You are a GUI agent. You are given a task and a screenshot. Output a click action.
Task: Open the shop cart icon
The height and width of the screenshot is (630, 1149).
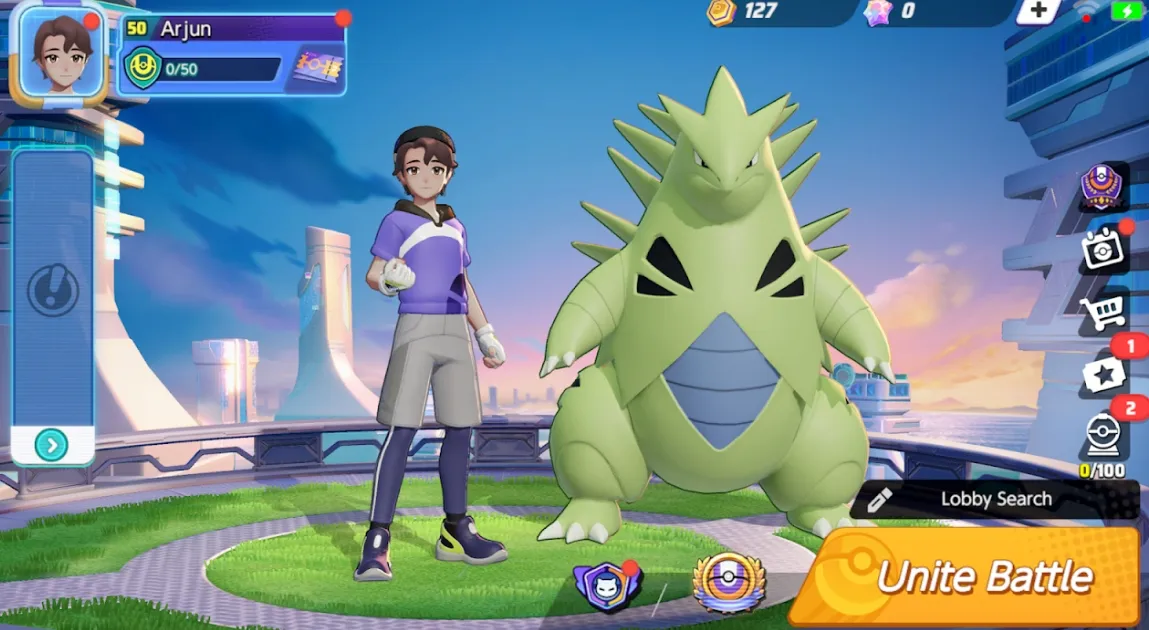(1103, 313)
